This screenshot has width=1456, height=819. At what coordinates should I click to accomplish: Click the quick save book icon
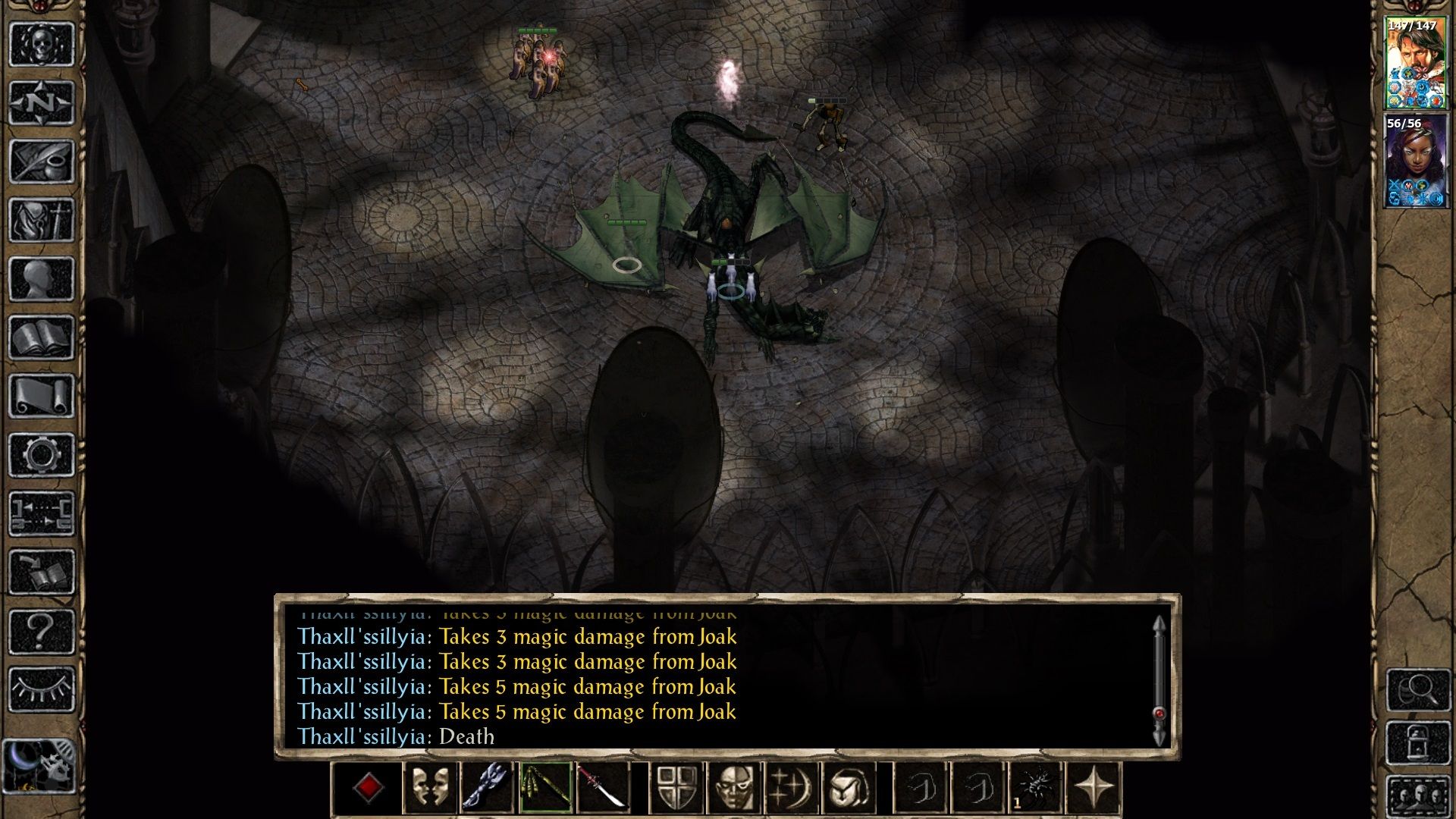coord(41,573)
